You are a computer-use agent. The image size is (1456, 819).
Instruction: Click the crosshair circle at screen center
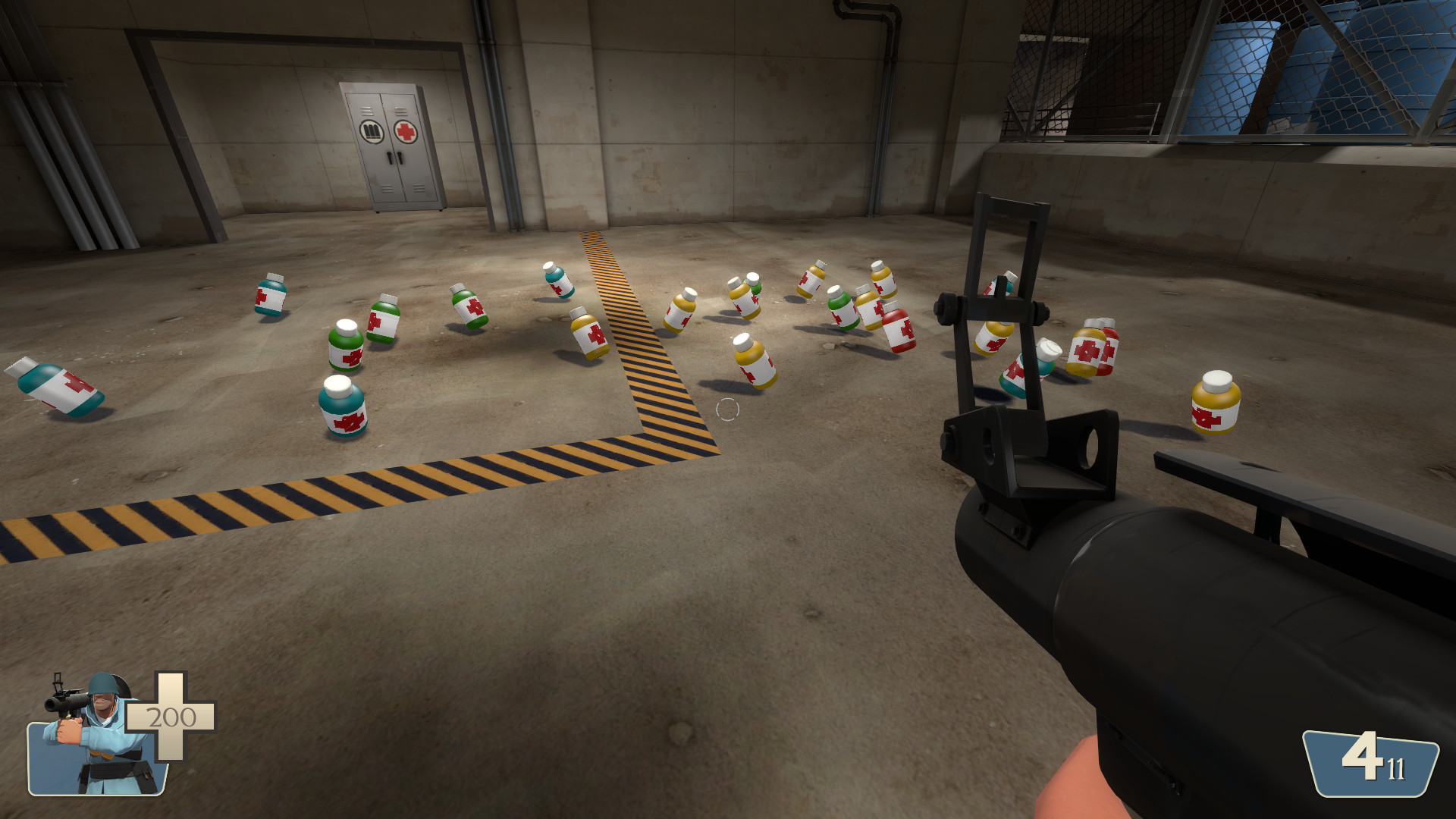[728, 409]
